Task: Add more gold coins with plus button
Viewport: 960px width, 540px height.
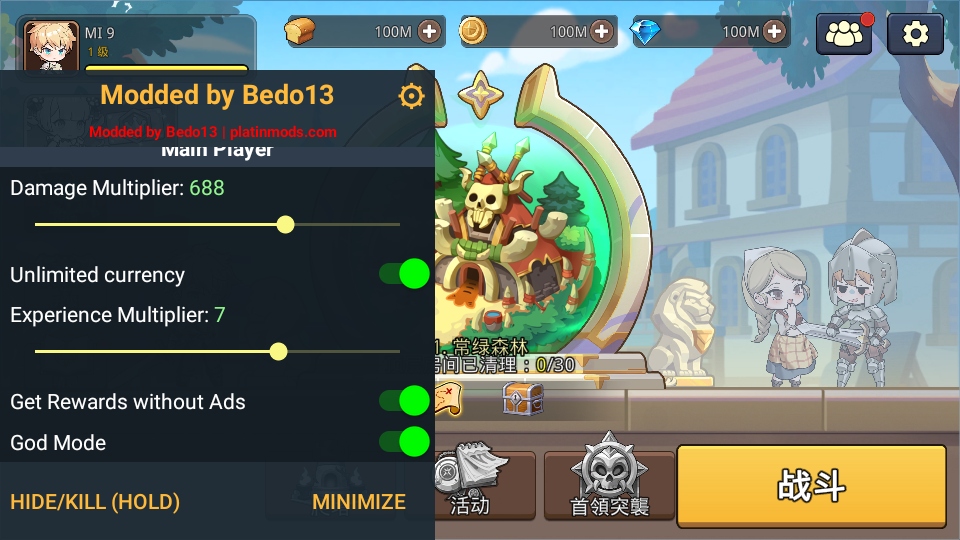Action: 602,31
